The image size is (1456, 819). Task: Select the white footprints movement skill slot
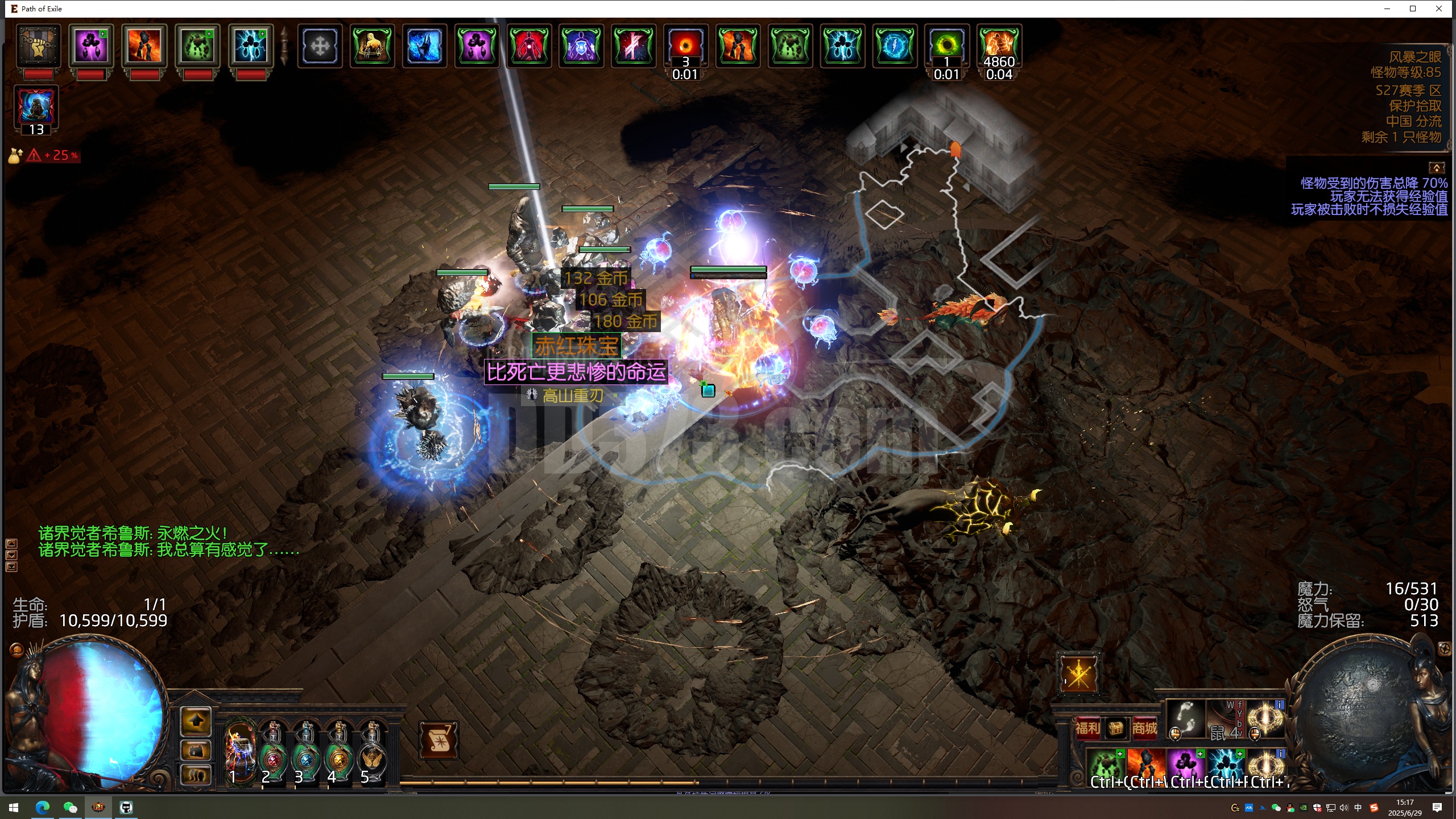(1186, 718)
